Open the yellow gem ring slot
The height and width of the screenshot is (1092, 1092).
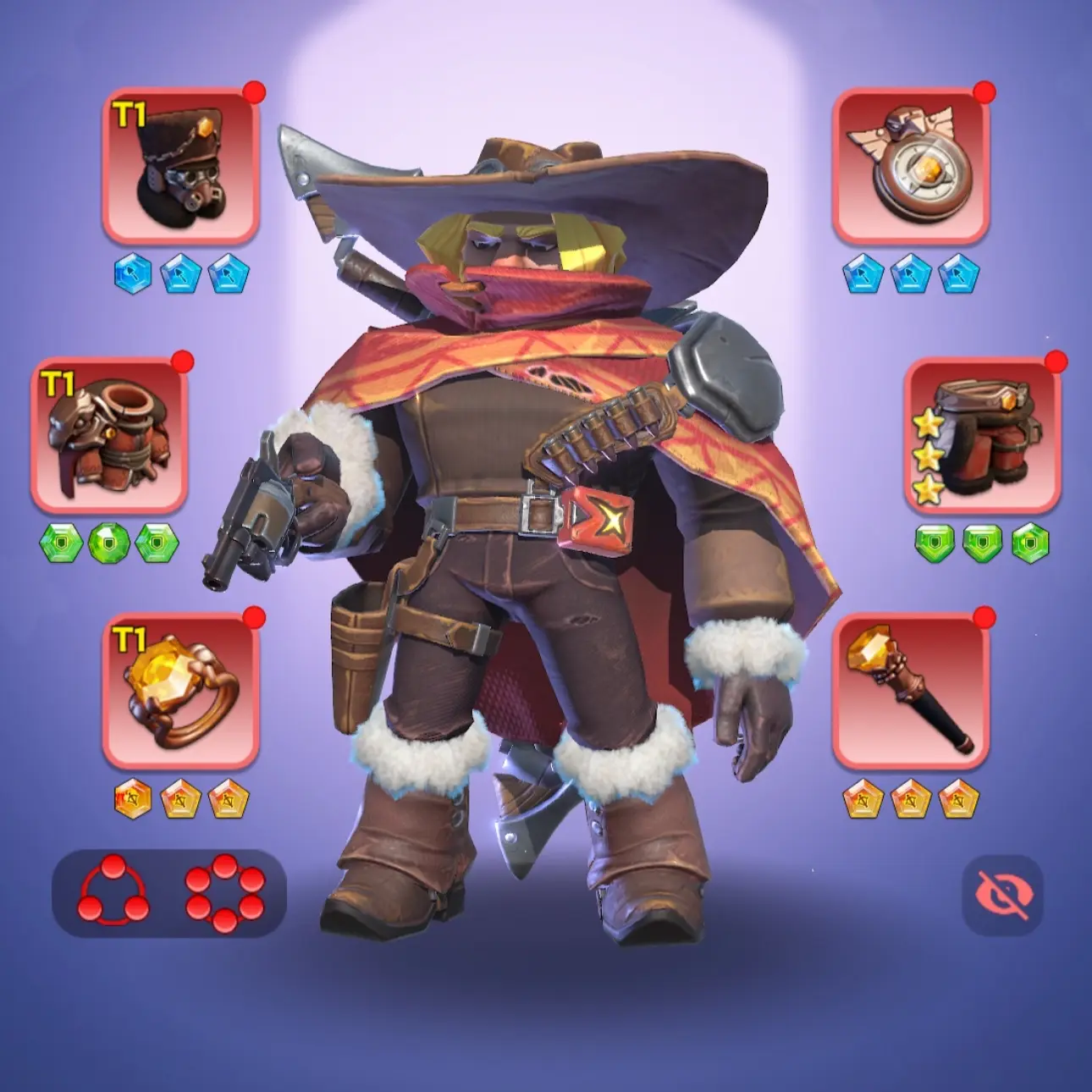click(180, 691)
